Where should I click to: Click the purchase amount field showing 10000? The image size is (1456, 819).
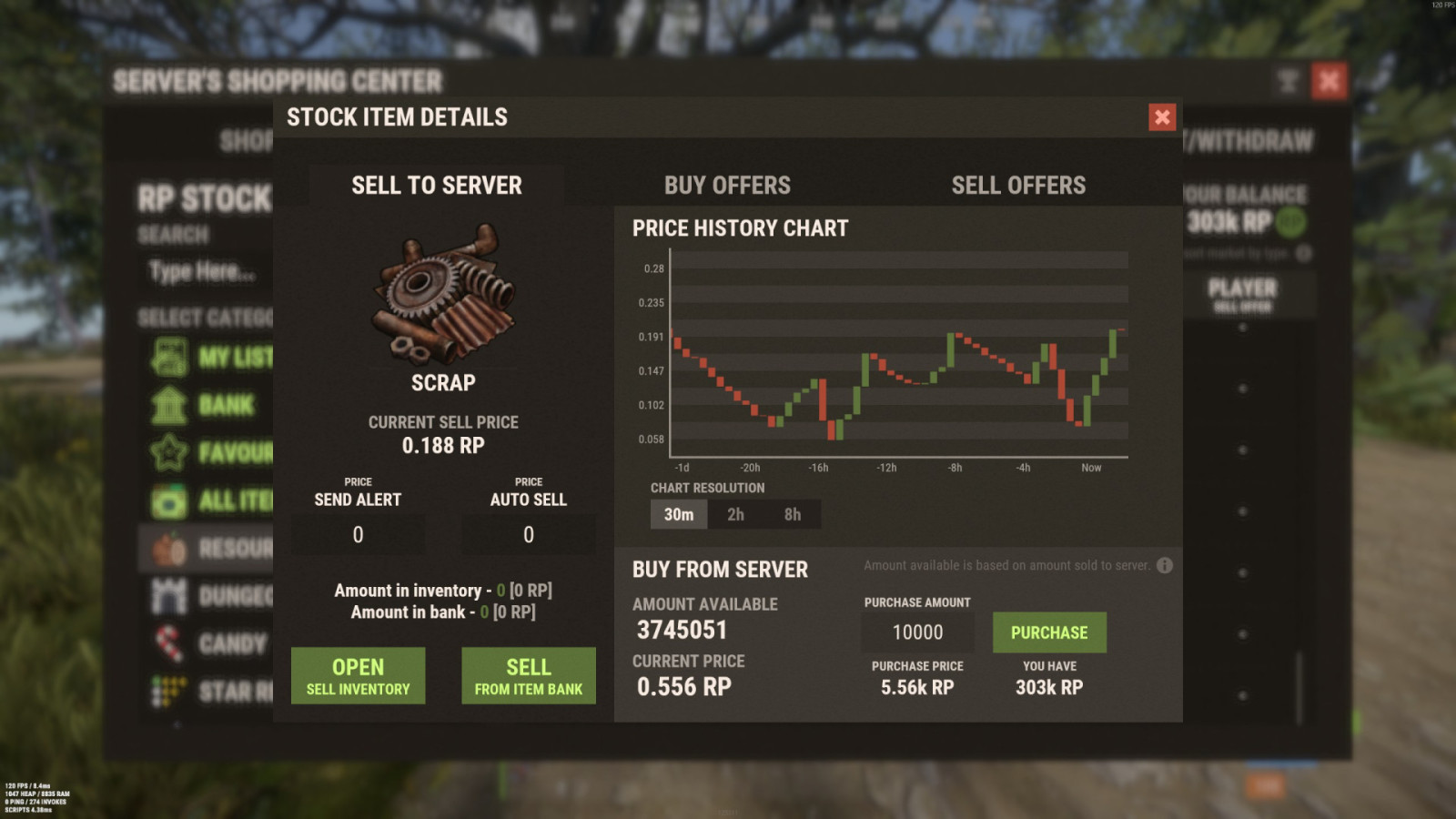click(x=916, y=632)
